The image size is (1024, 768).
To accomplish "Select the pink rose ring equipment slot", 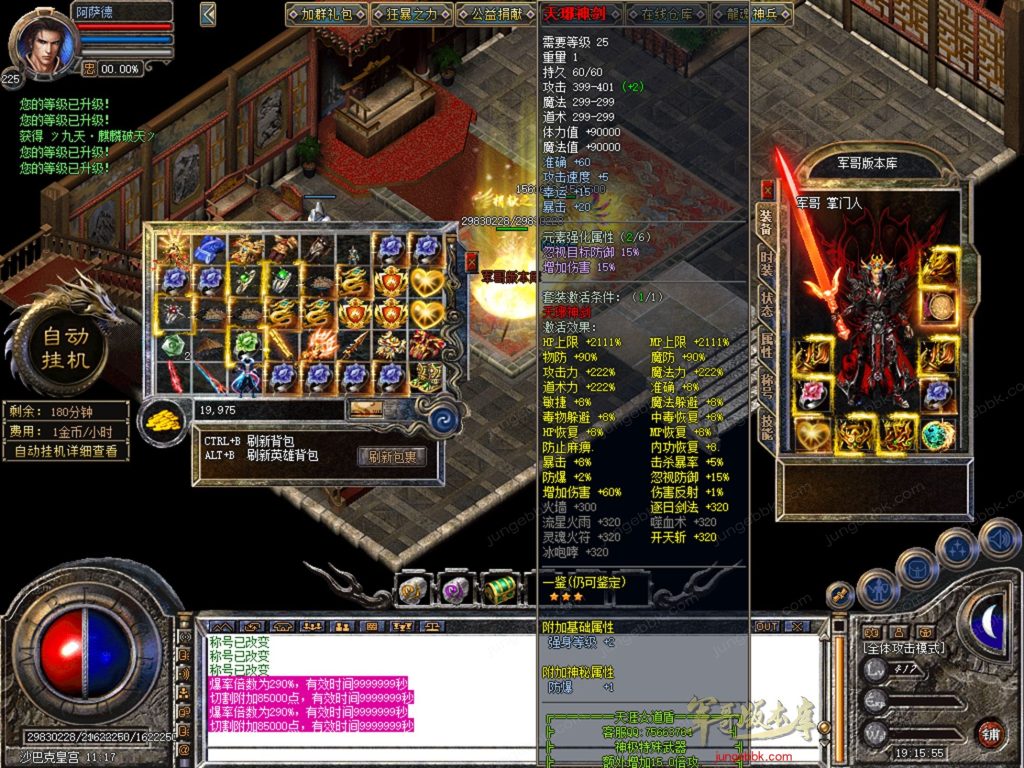I will pos(812,393).
